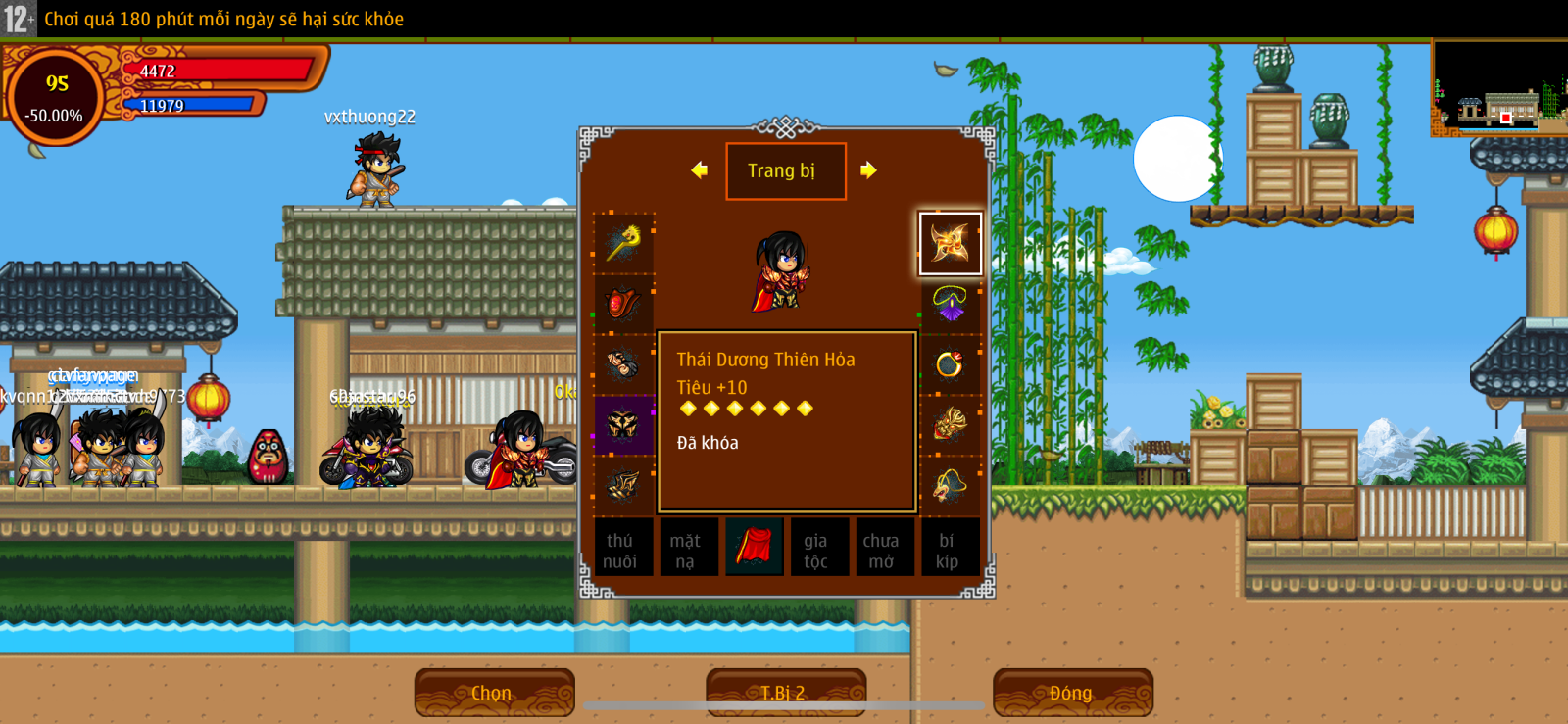Select the golden dragon staff slot
Image resolution: width=1568 pixels, height=724 pixels.
[x=623, y=243]
